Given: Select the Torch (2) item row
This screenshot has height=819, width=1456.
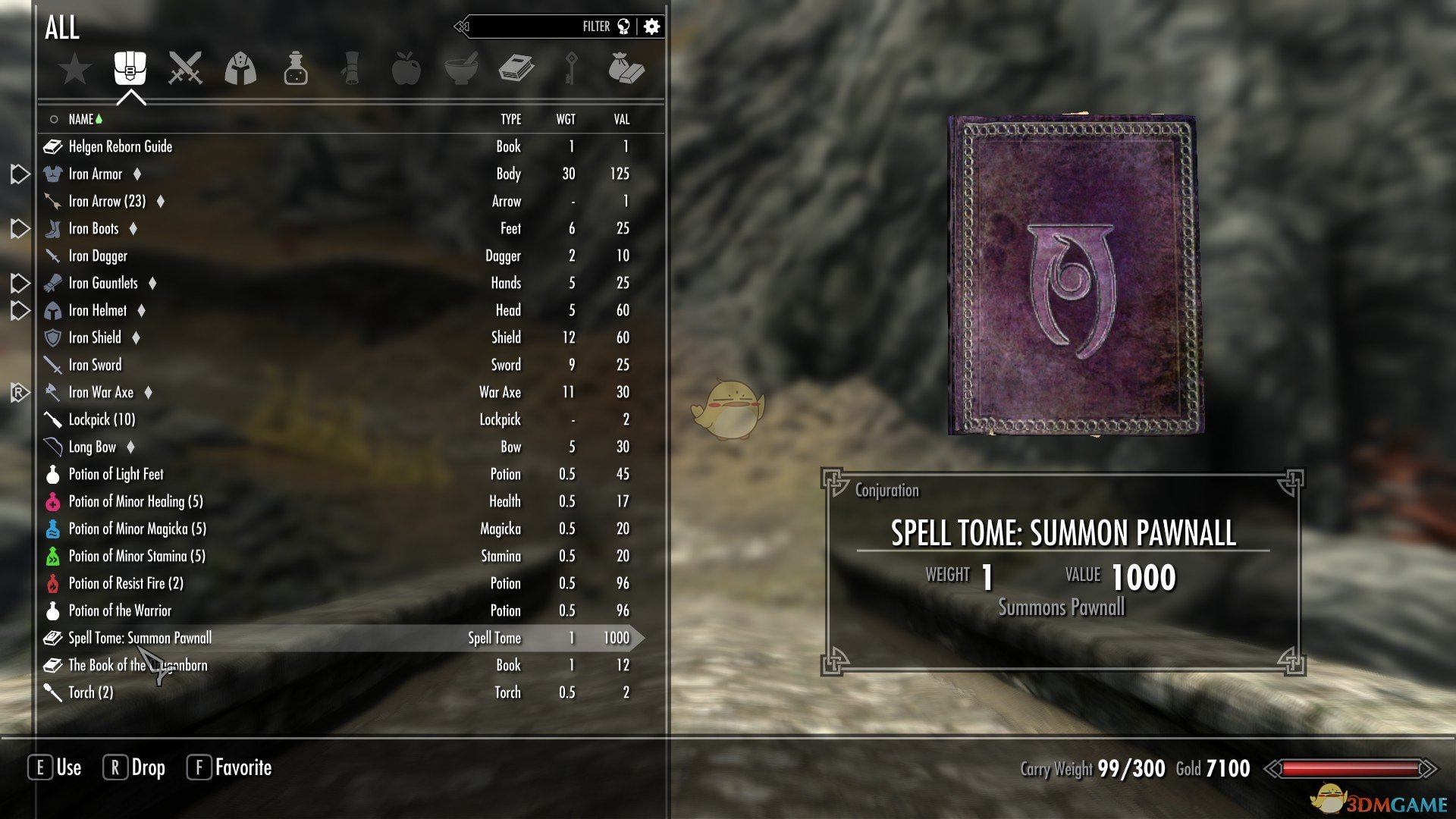Looking at the screenshot, I should [91, 692].
